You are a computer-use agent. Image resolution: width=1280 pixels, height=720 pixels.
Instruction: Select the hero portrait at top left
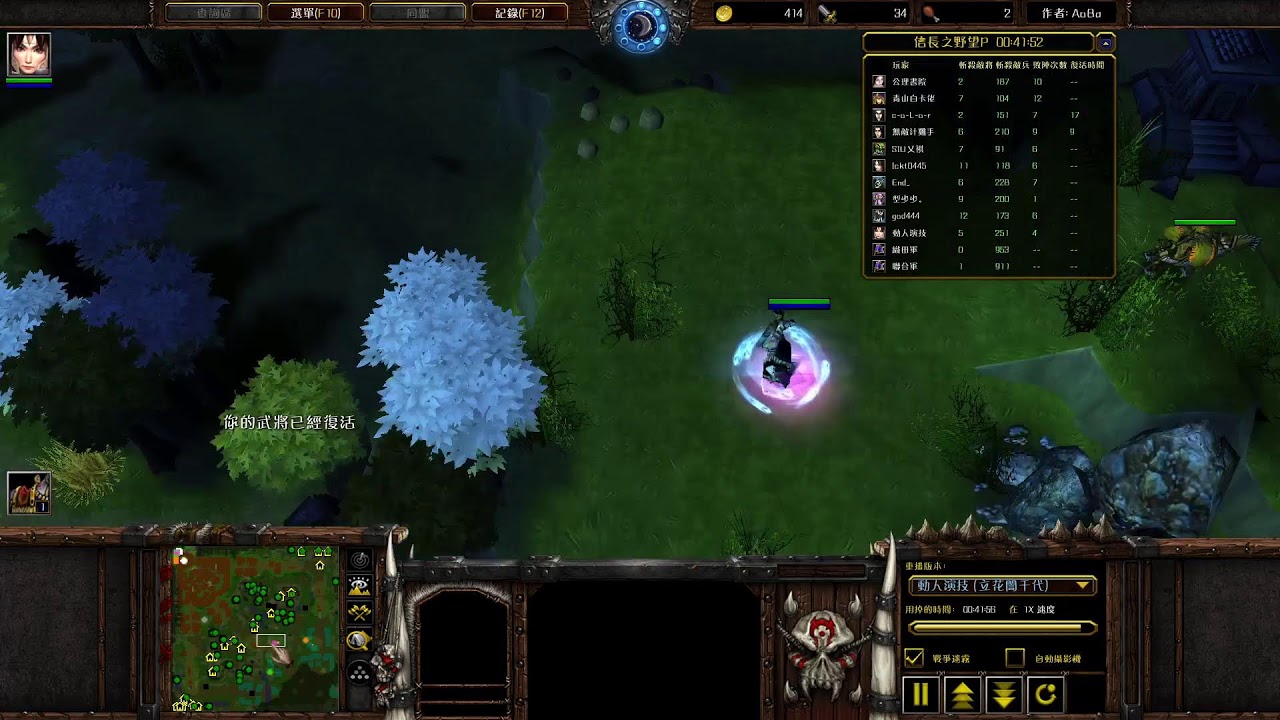pyautogui.click(x=29, y=54)
